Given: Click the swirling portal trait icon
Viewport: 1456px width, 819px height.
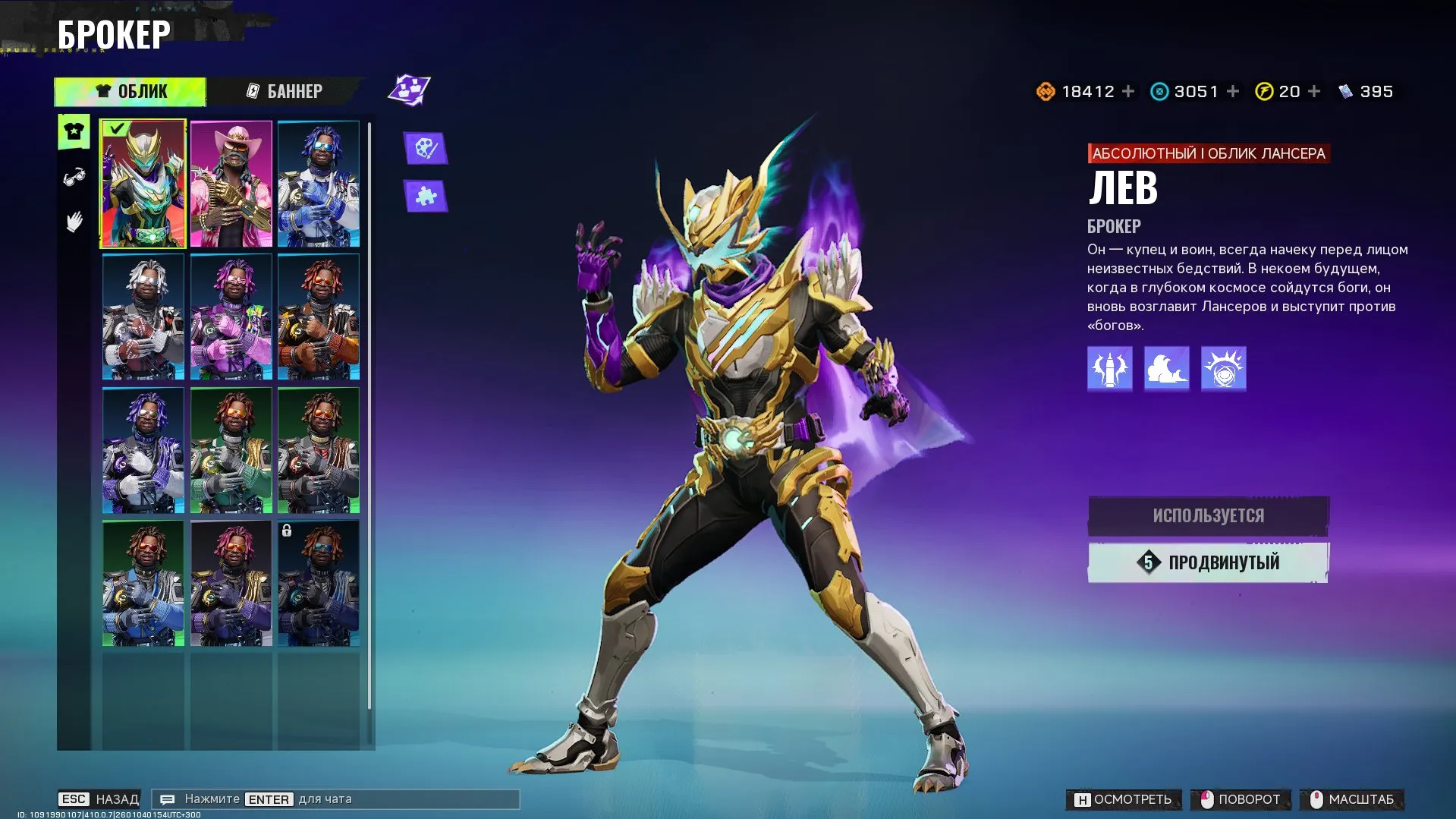Looking at the screenshot, I should (1223, 369).
